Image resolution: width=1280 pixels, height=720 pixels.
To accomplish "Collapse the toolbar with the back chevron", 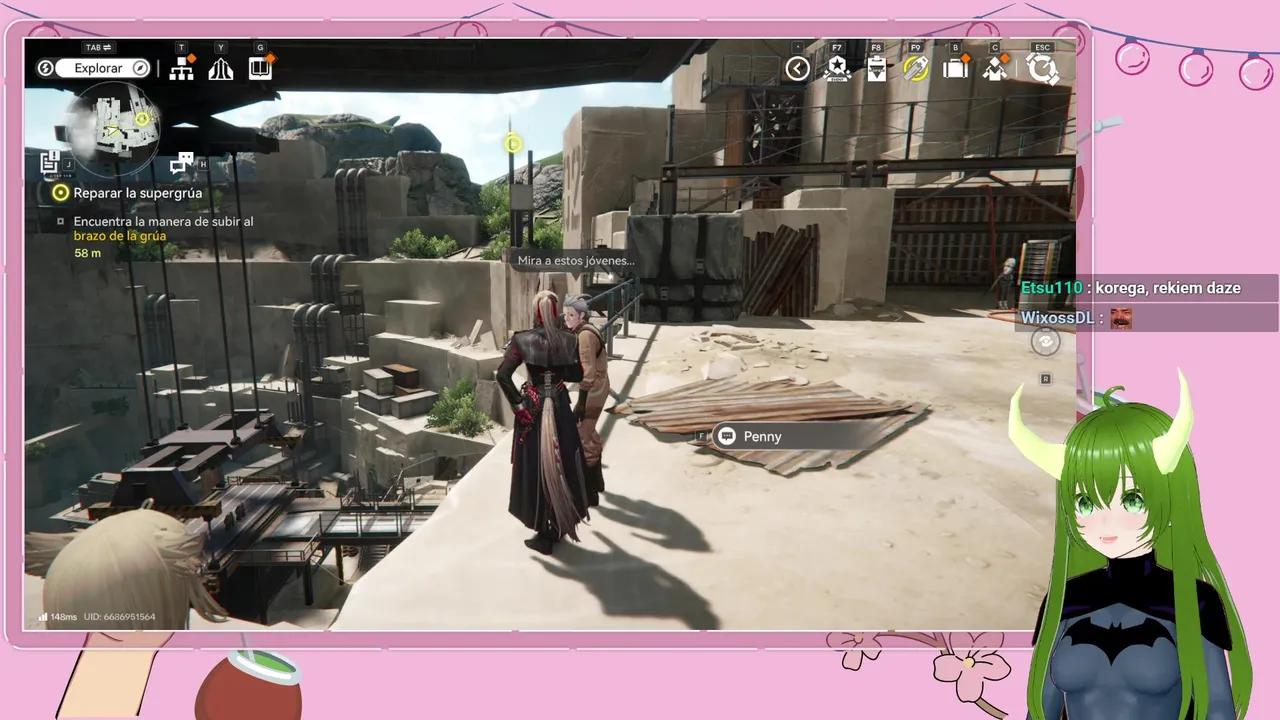I will 796,68.
